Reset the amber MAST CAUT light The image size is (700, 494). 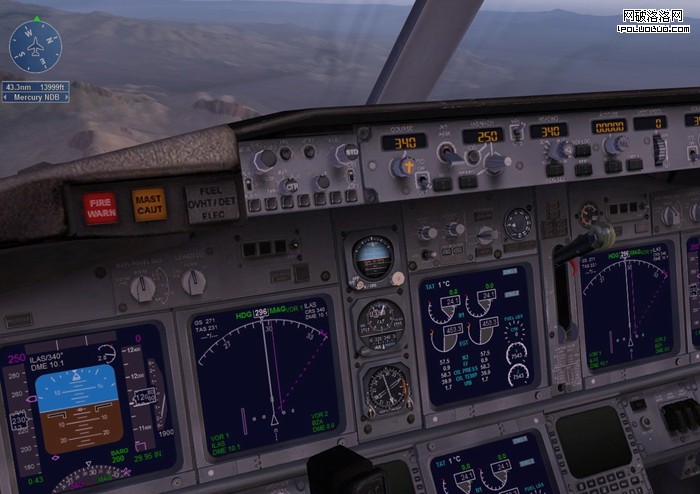pyautogui.click(x=148, y=203)
